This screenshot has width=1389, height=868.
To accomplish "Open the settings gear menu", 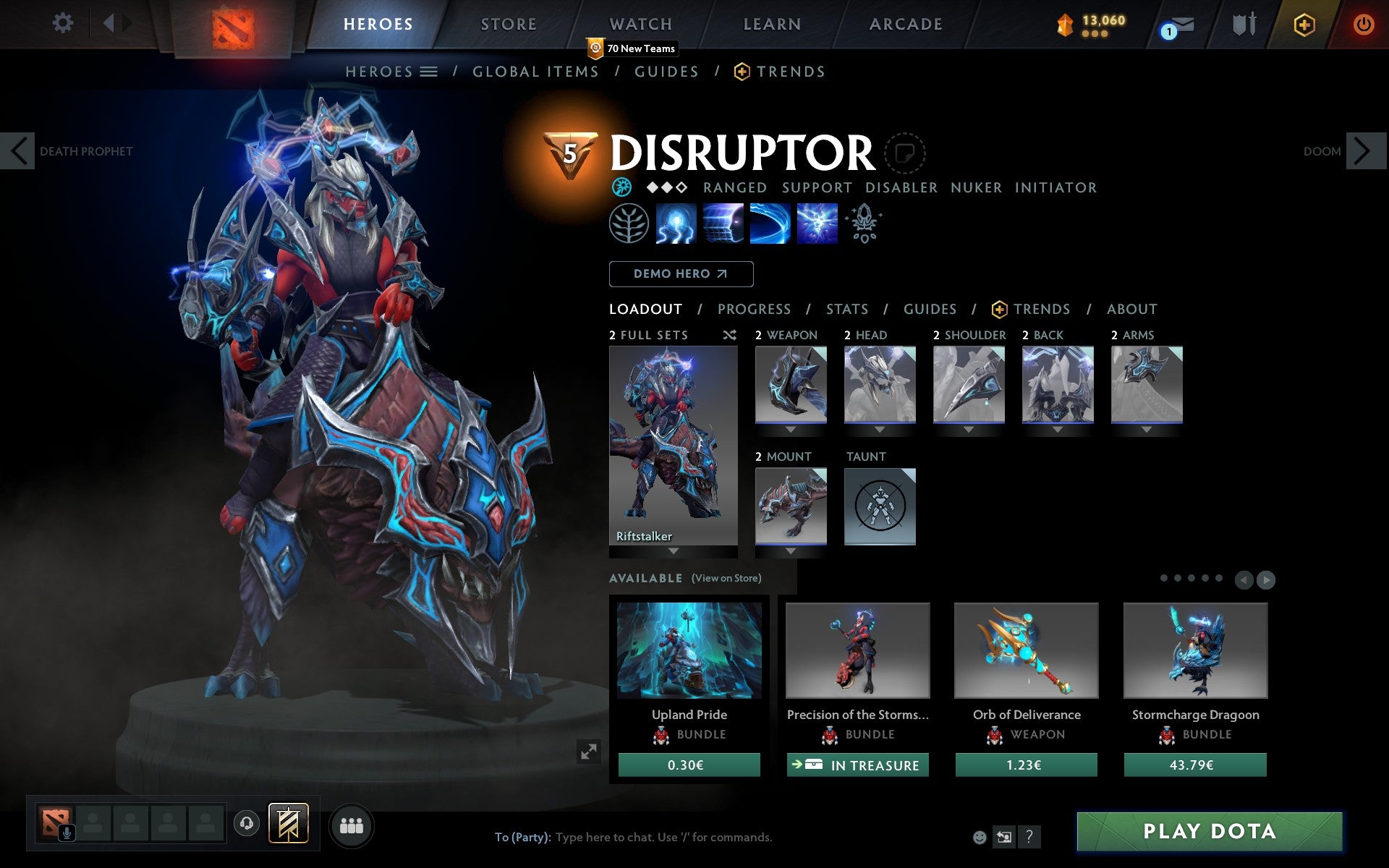I will pos(64,23).
